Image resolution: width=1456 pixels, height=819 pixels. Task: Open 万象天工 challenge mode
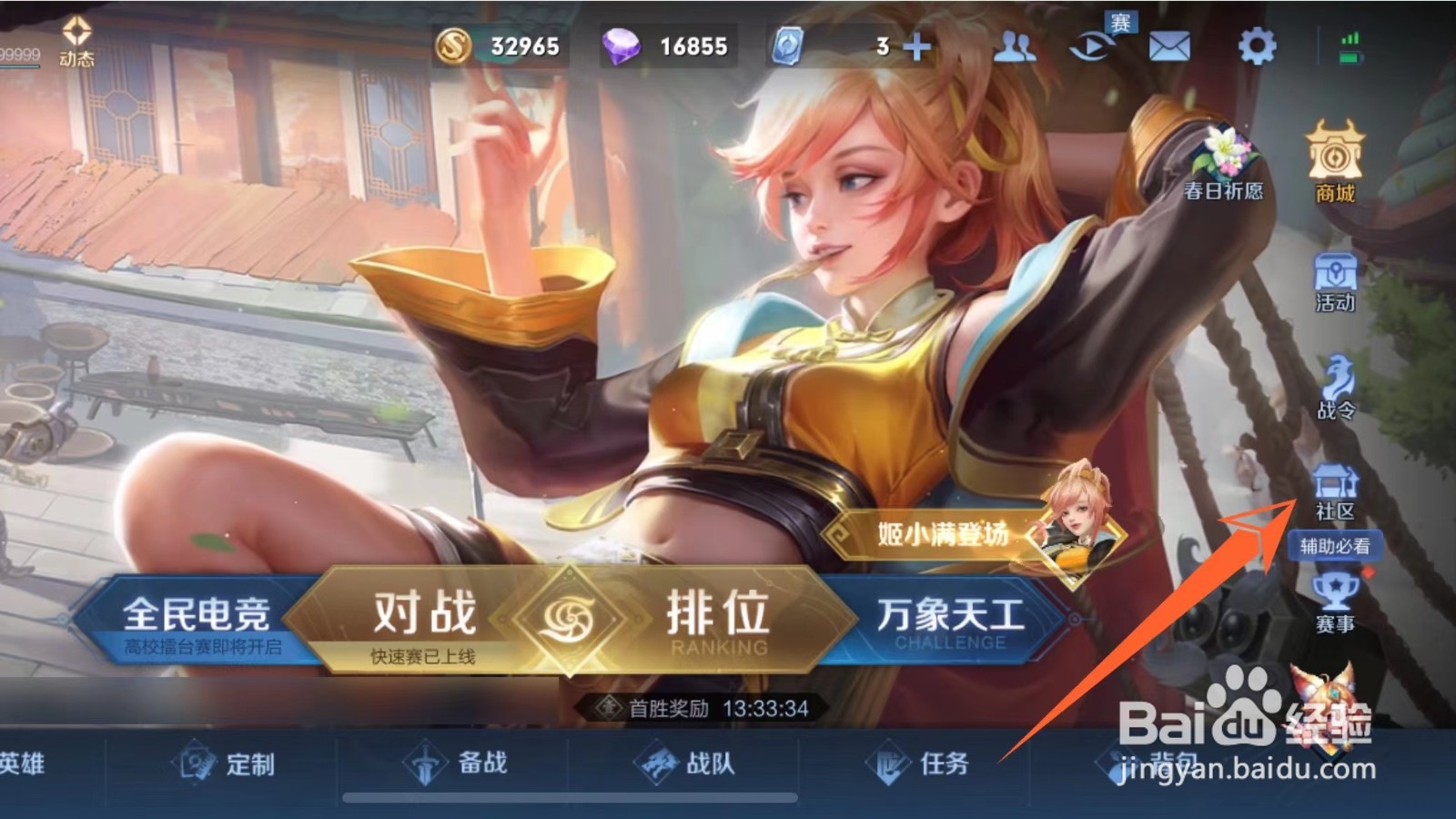949,617
